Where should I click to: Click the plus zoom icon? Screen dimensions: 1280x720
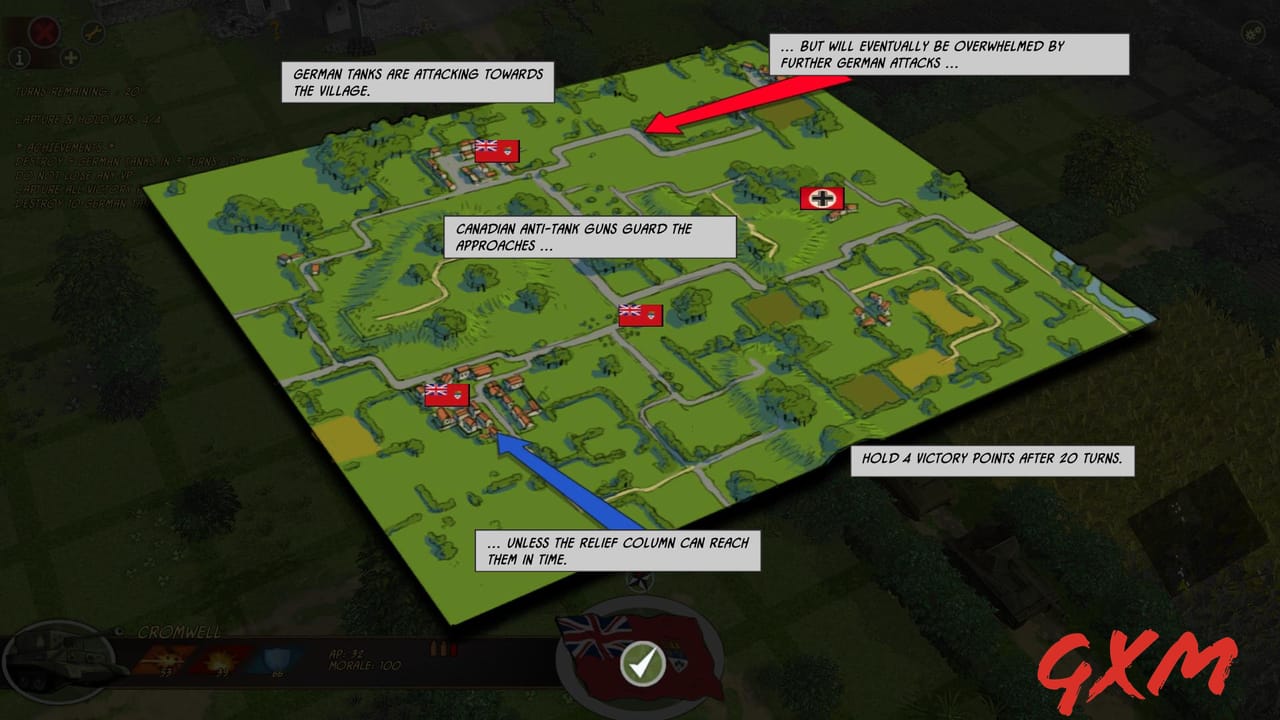(70, 59)
